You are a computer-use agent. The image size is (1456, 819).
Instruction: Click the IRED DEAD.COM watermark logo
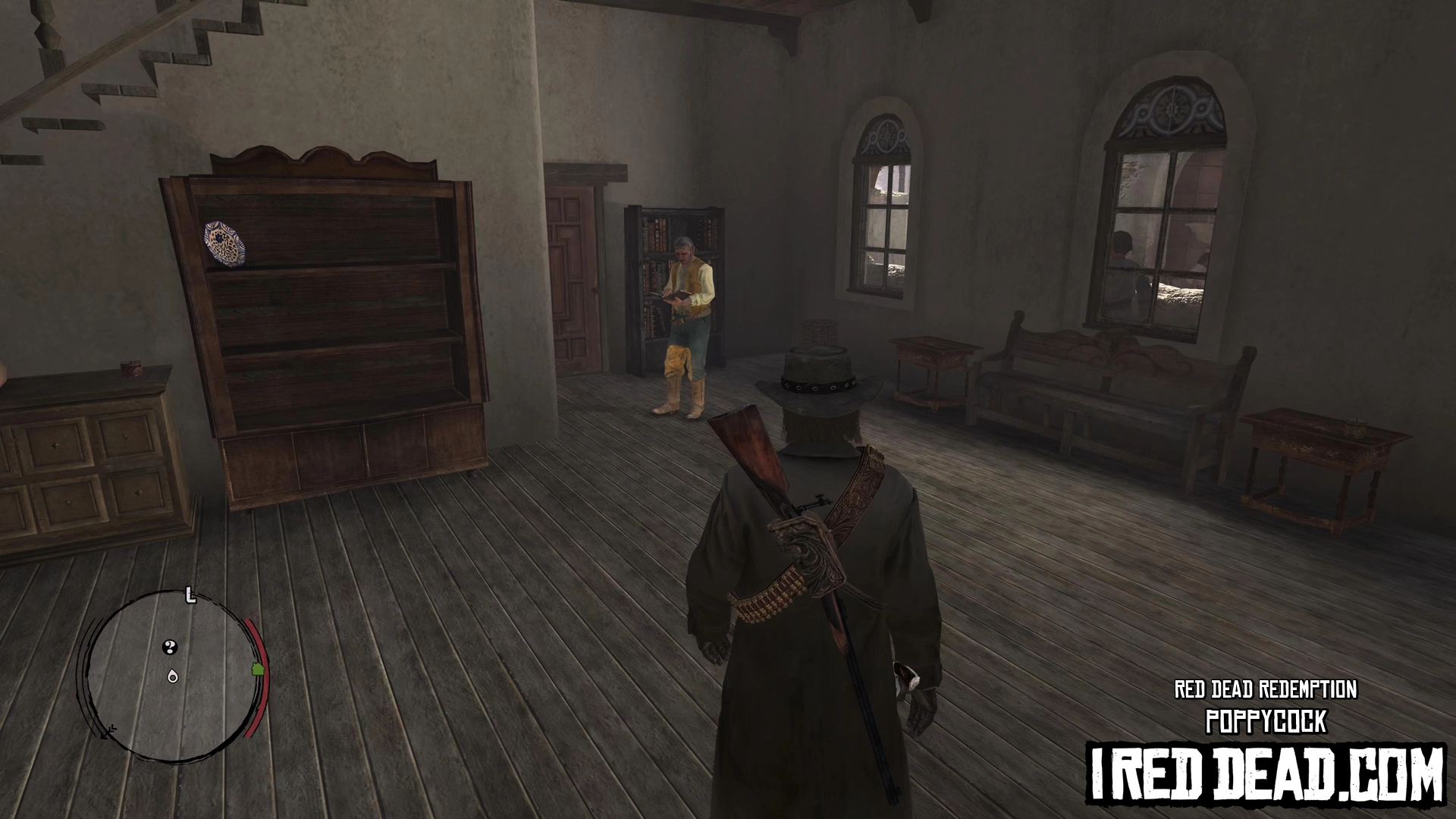pyautogui.click(x=1266, y=775)
